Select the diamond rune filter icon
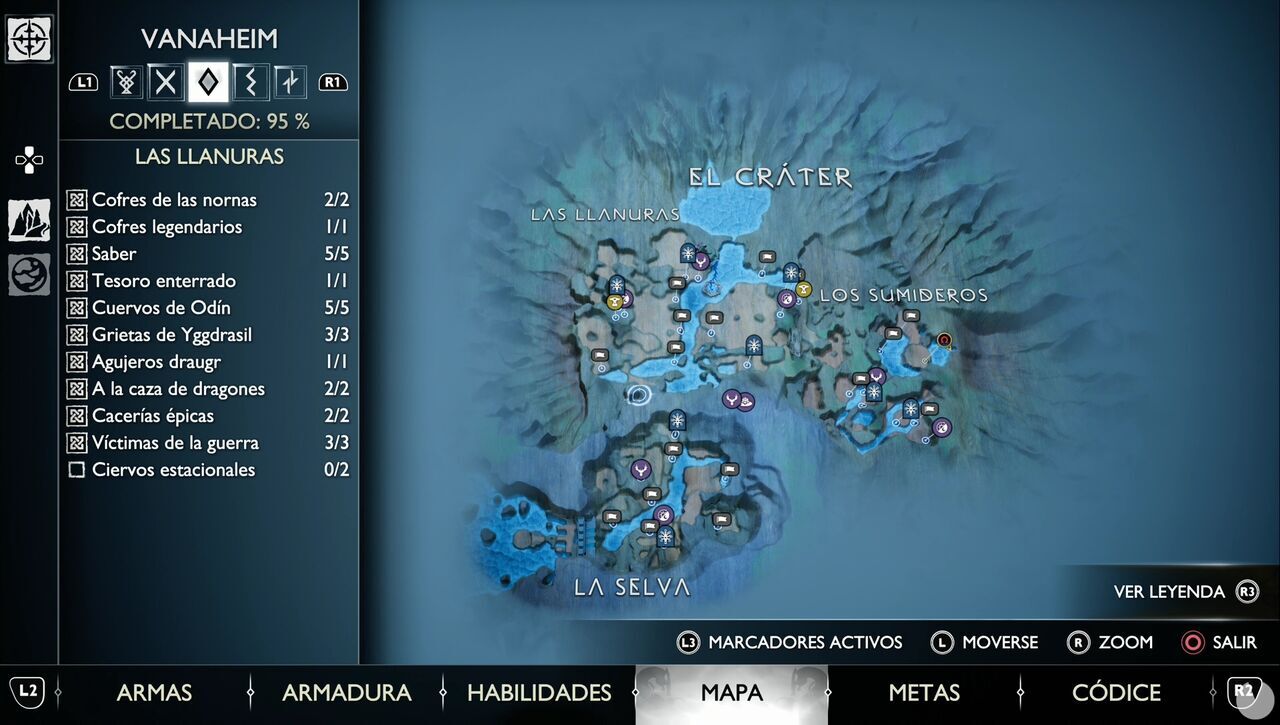Image resolution: width=1280 pixels, height=725 pixels. click(x=207, y=82)
